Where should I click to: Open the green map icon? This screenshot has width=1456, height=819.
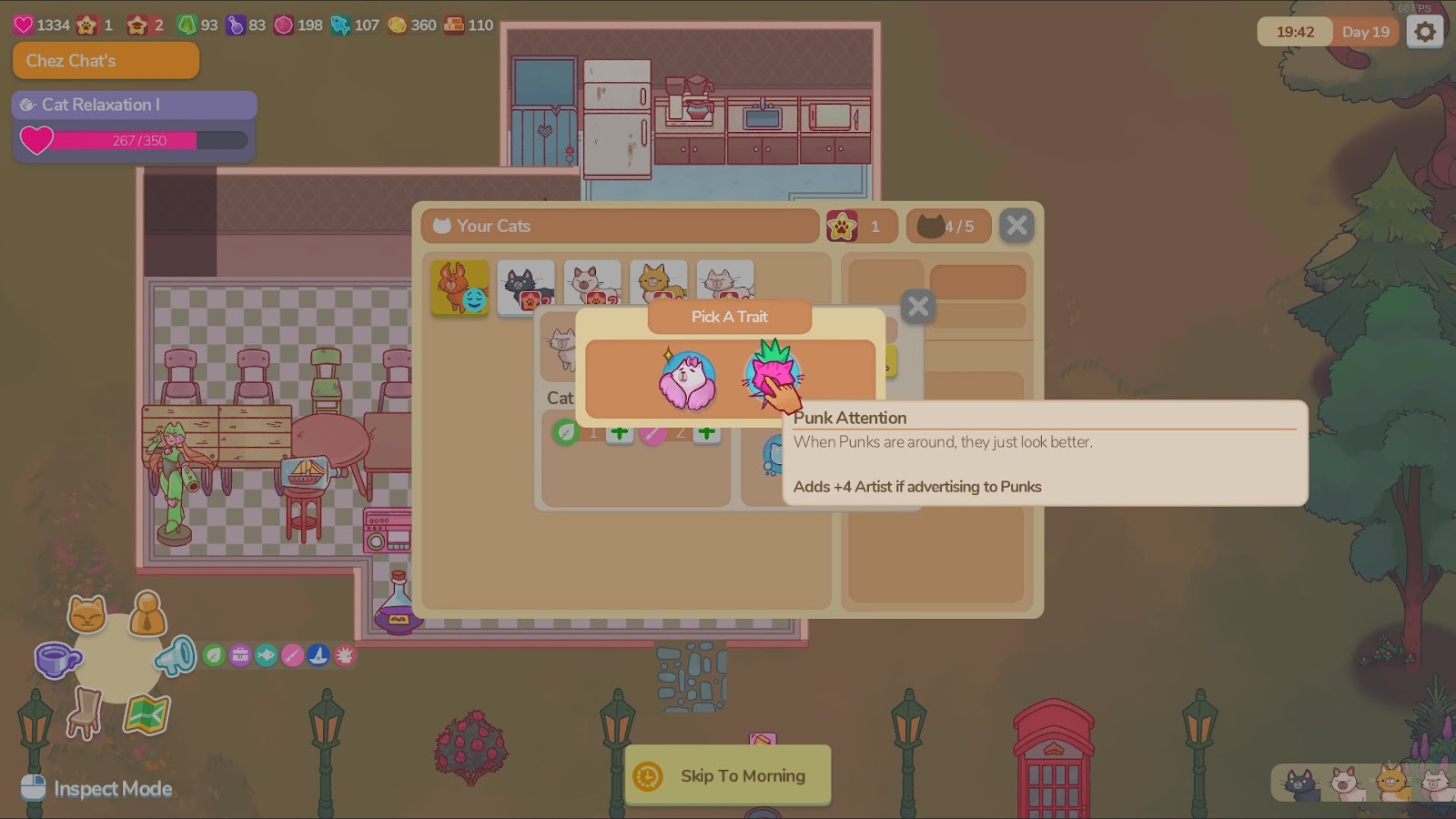pos(147,715)
